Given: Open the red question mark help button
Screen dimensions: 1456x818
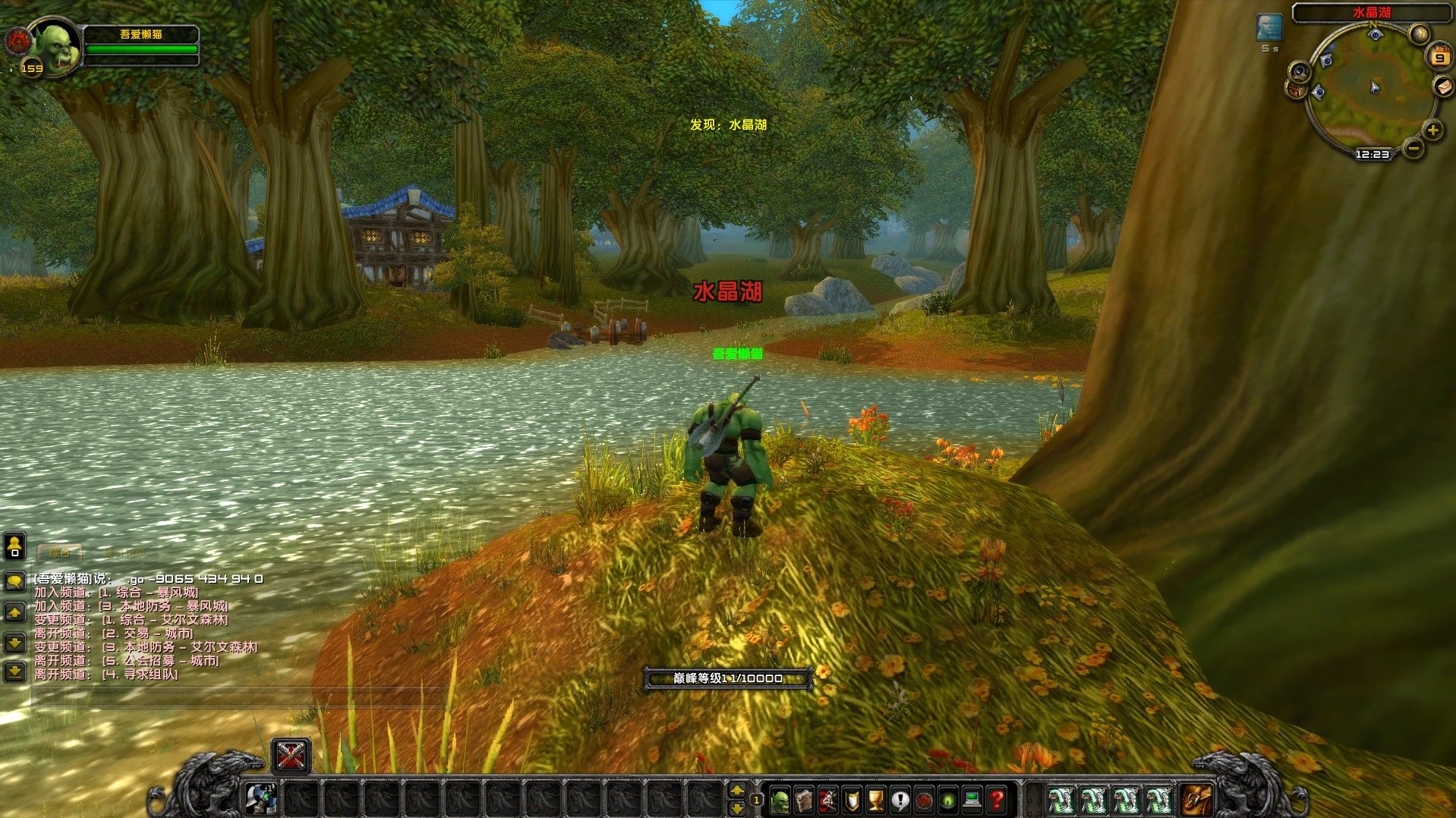Looking at the screenshot, I should [x=997, y=800].
